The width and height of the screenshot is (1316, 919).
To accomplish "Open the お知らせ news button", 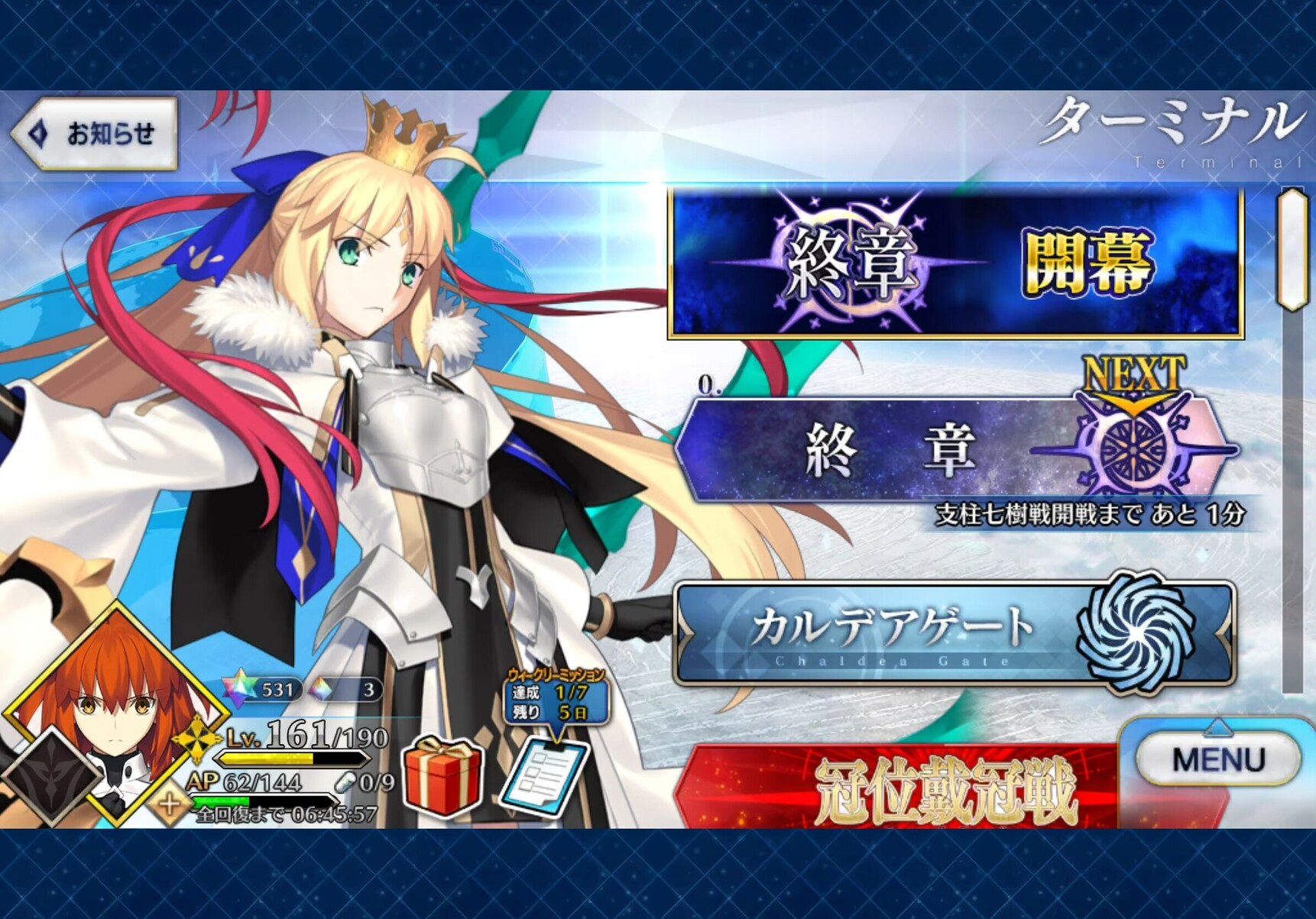I will (x=95, y=134).
